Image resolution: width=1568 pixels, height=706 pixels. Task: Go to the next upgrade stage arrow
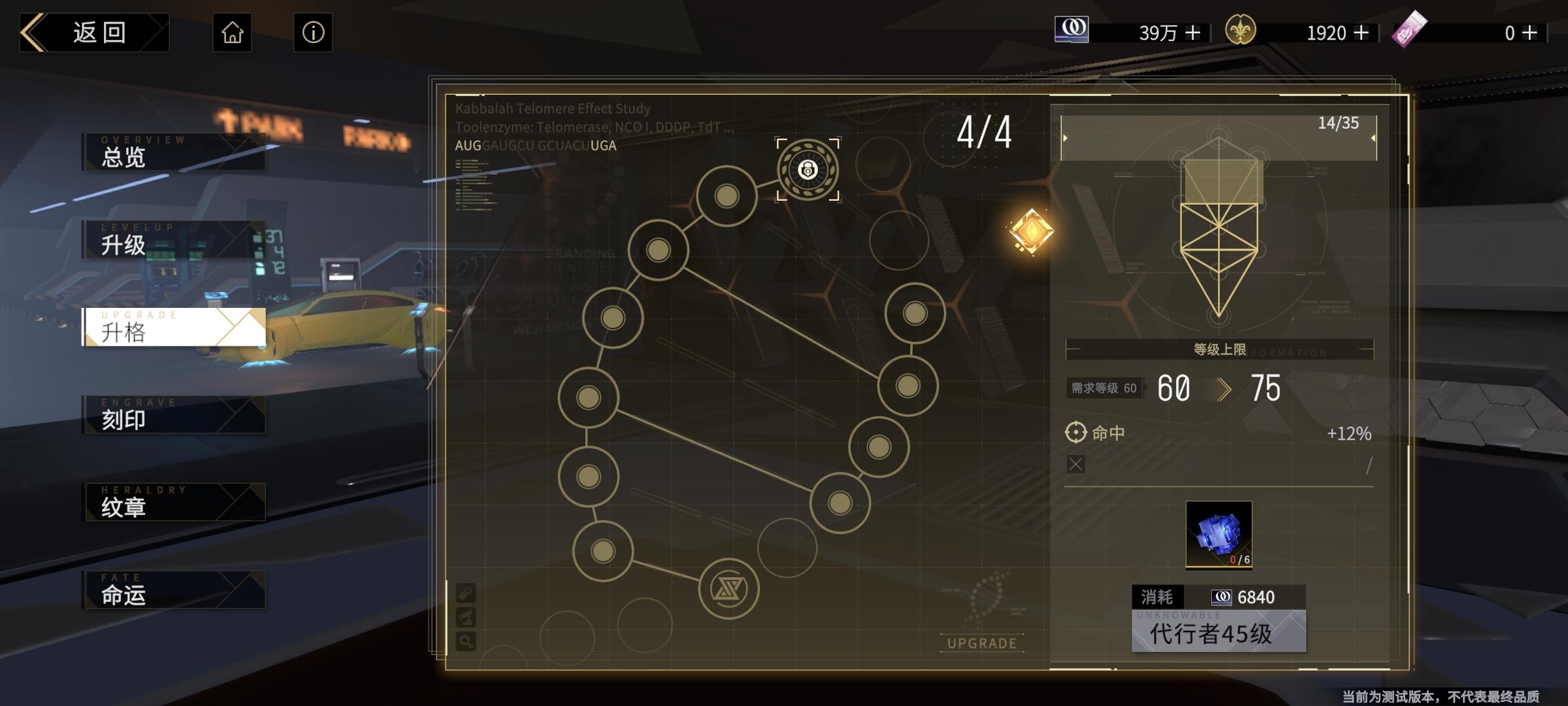1373,138
